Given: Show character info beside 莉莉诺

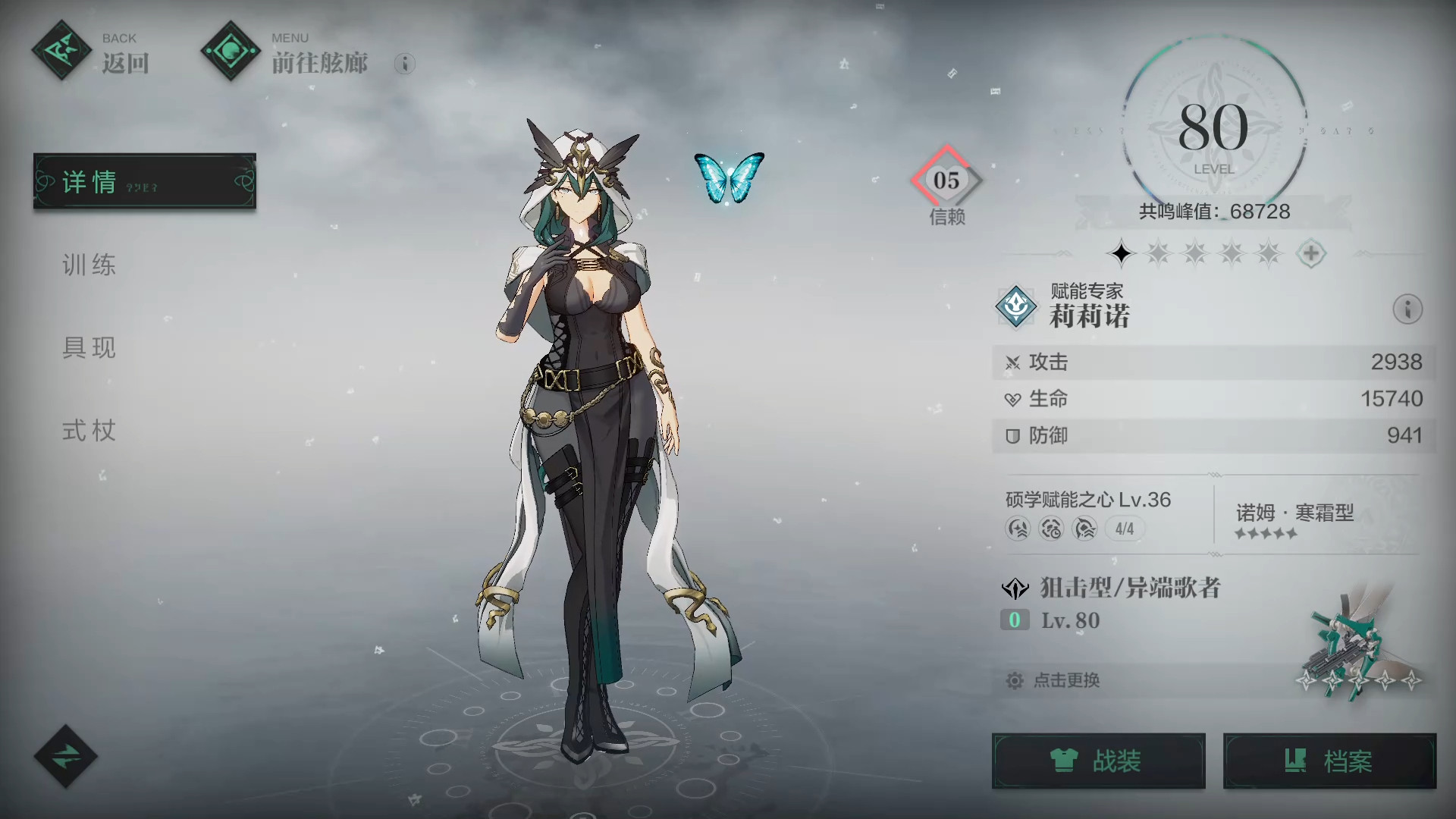Looking at the screenshot, I should (x=1407, y=309).
